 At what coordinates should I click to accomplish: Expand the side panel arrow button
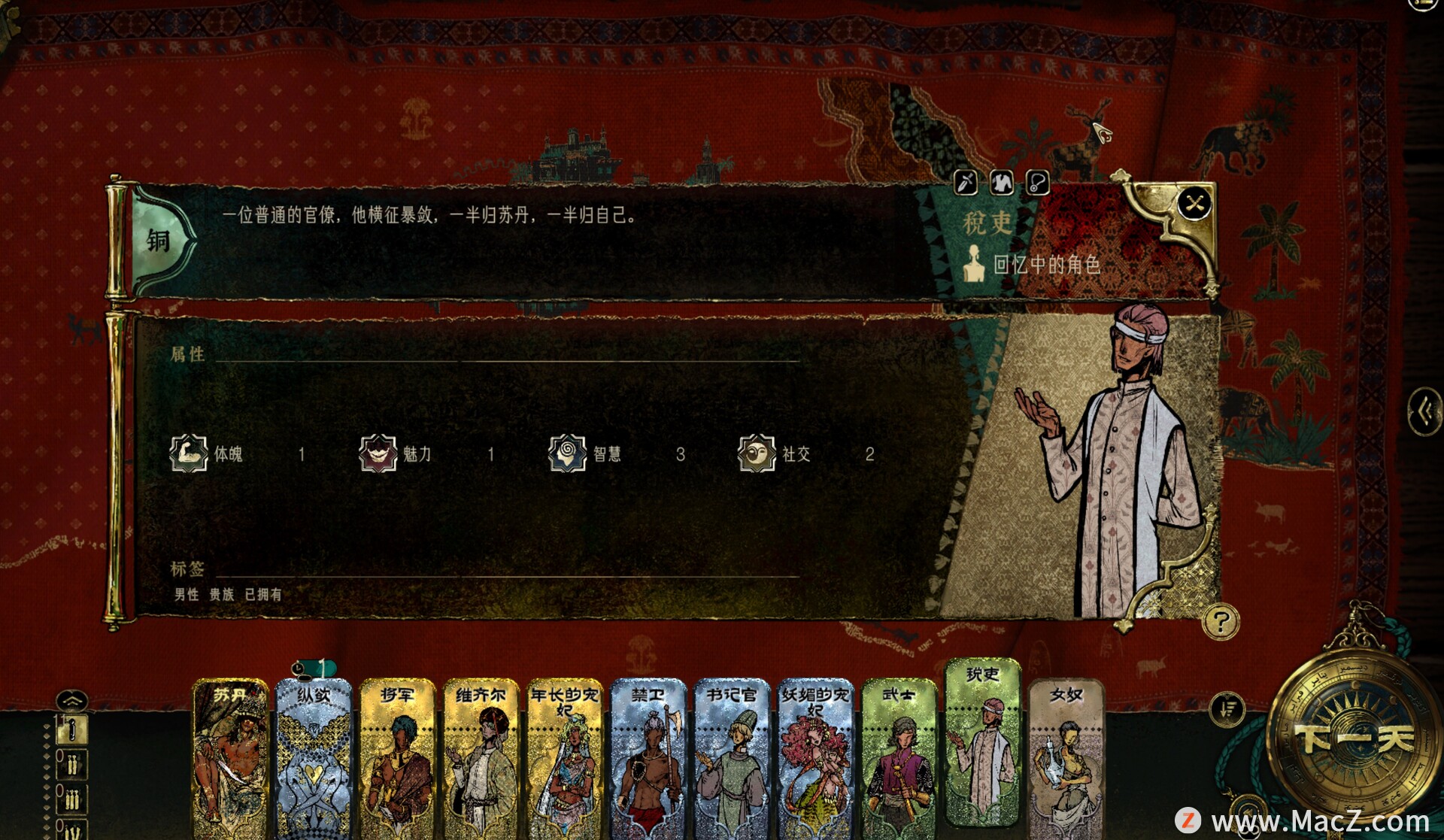pyautogui.click(x=1424, y=411)
